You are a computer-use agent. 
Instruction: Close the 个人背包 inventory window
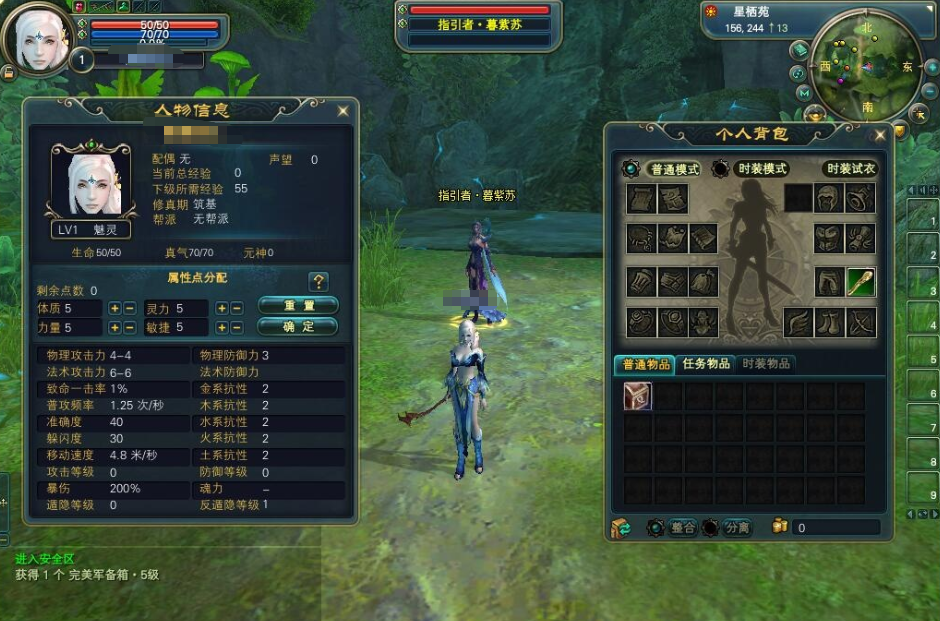[880, 134]
